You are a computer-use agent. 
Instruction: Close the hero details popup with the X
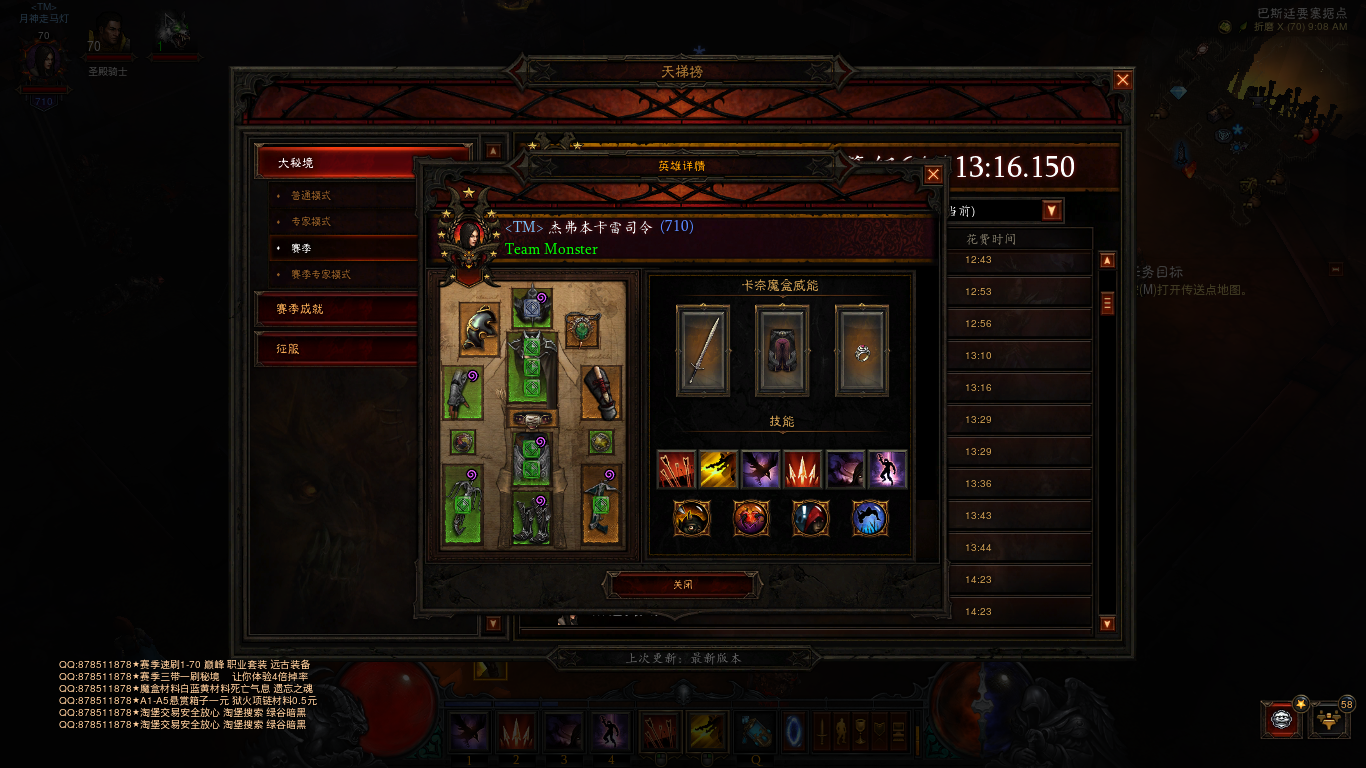(x=933, y=175)
